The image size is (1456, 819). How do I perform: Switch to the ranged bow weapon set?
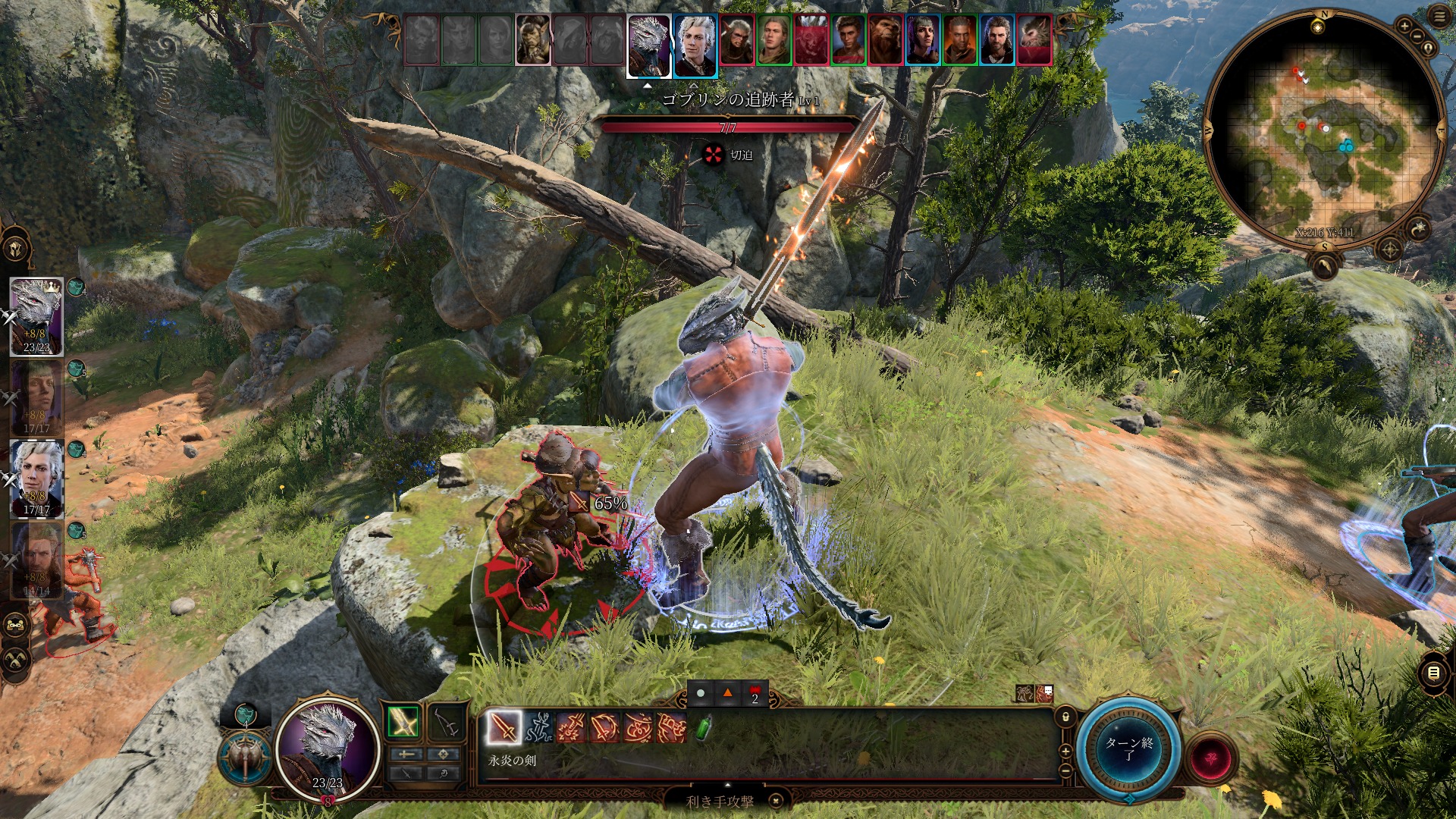pyautogui.click(x=447, y=723)
